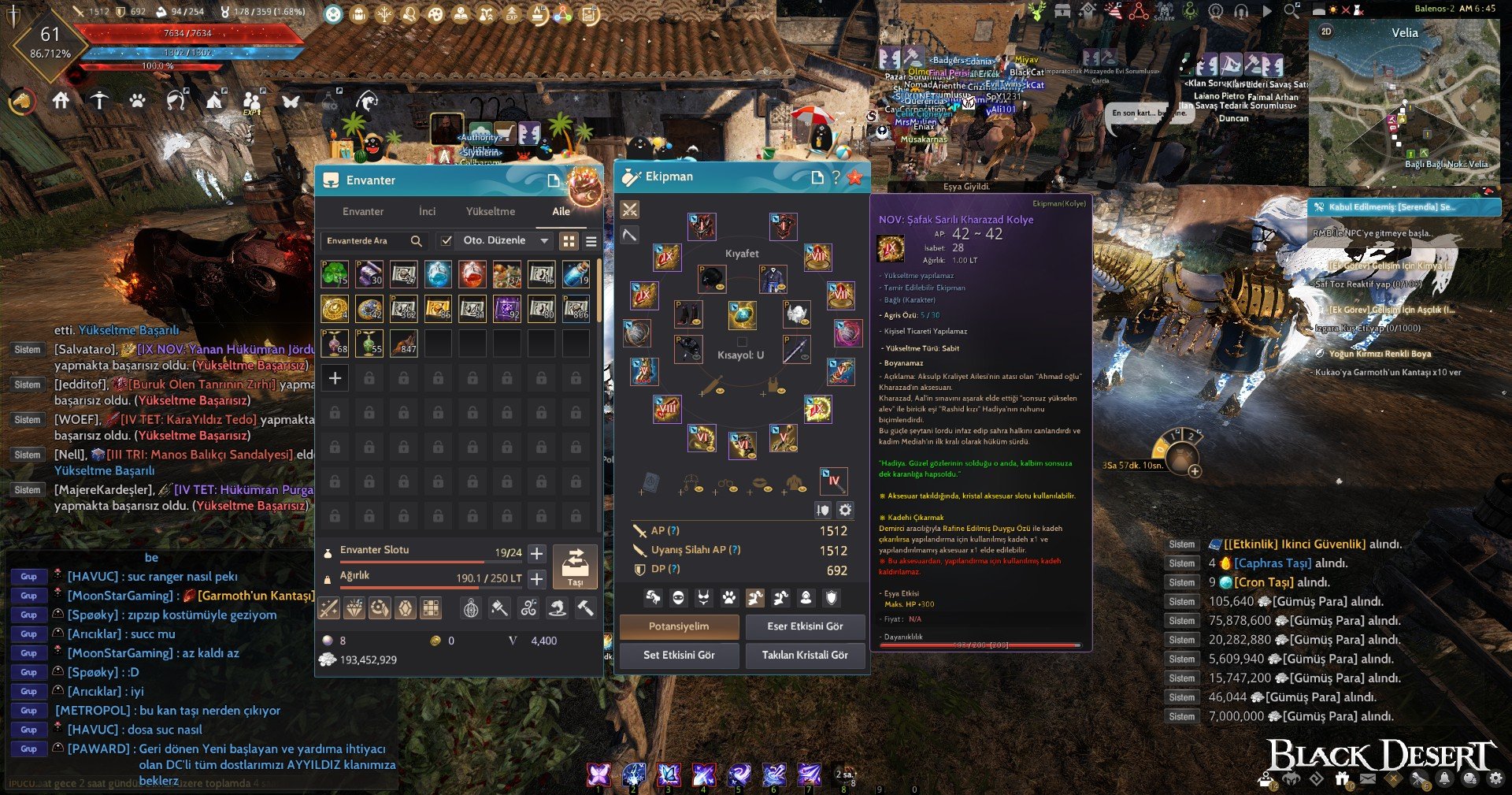Show Eser Etkisini Gör

tap(805, 626)
